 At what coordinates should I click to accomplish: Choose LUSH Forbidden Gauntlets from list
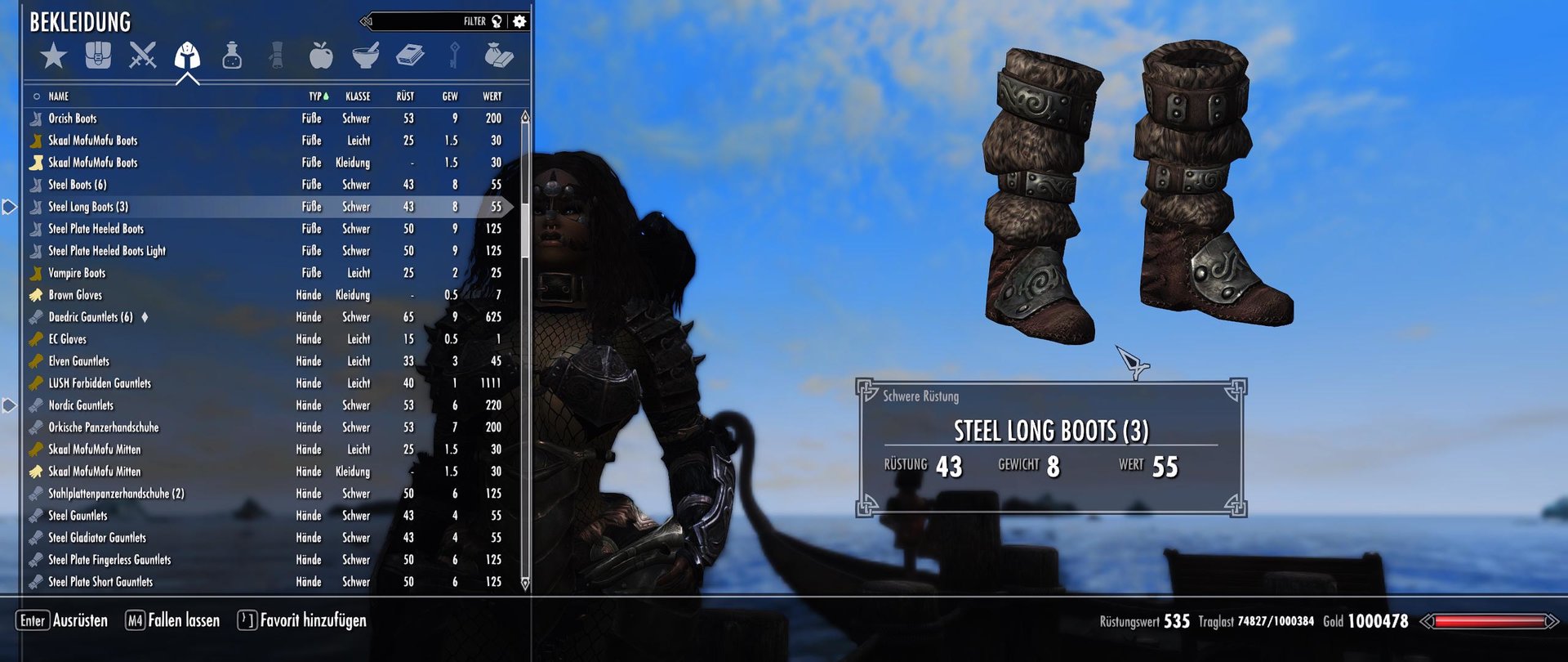100,383
